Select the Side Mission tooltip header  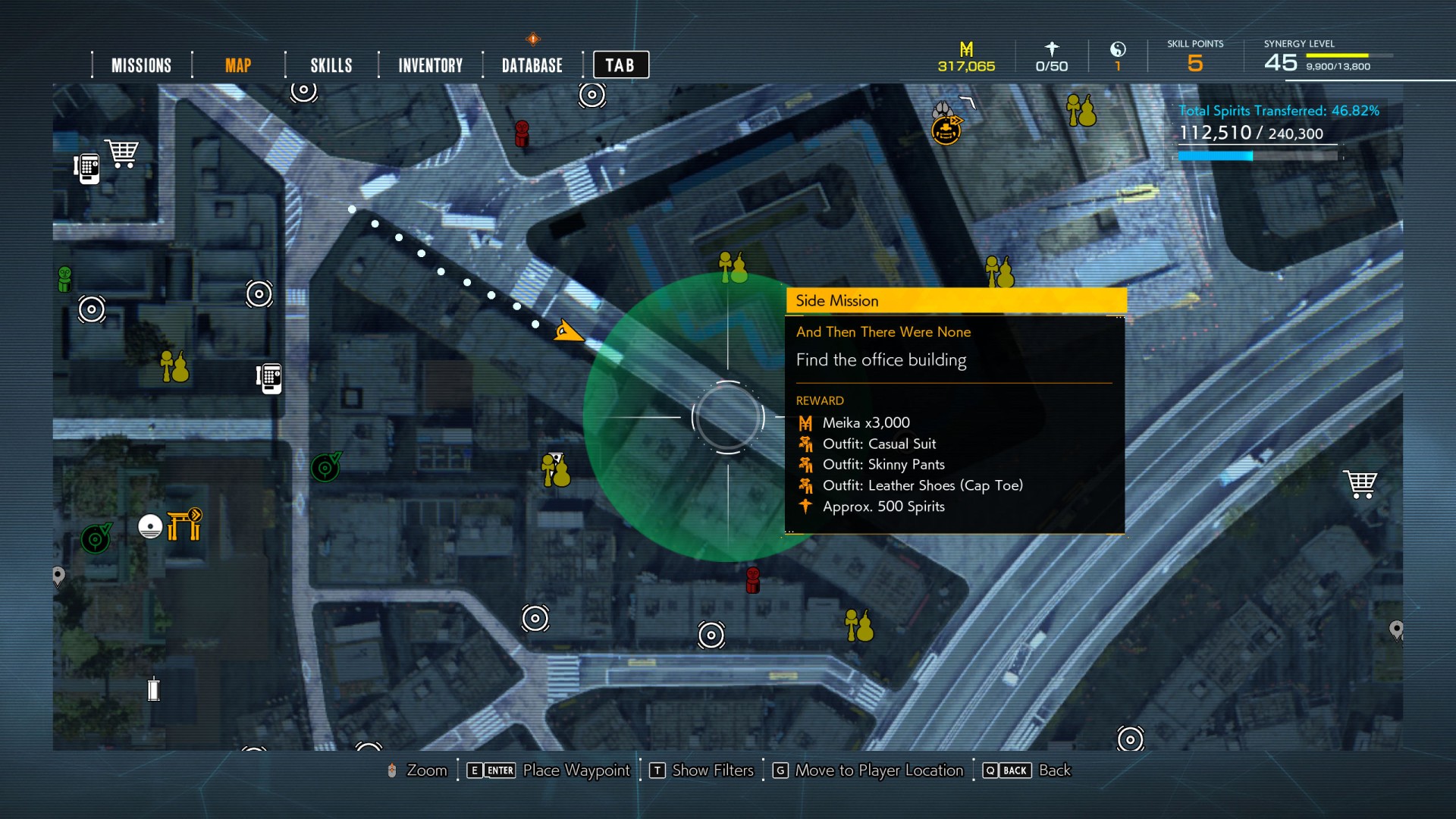[955, 300]
